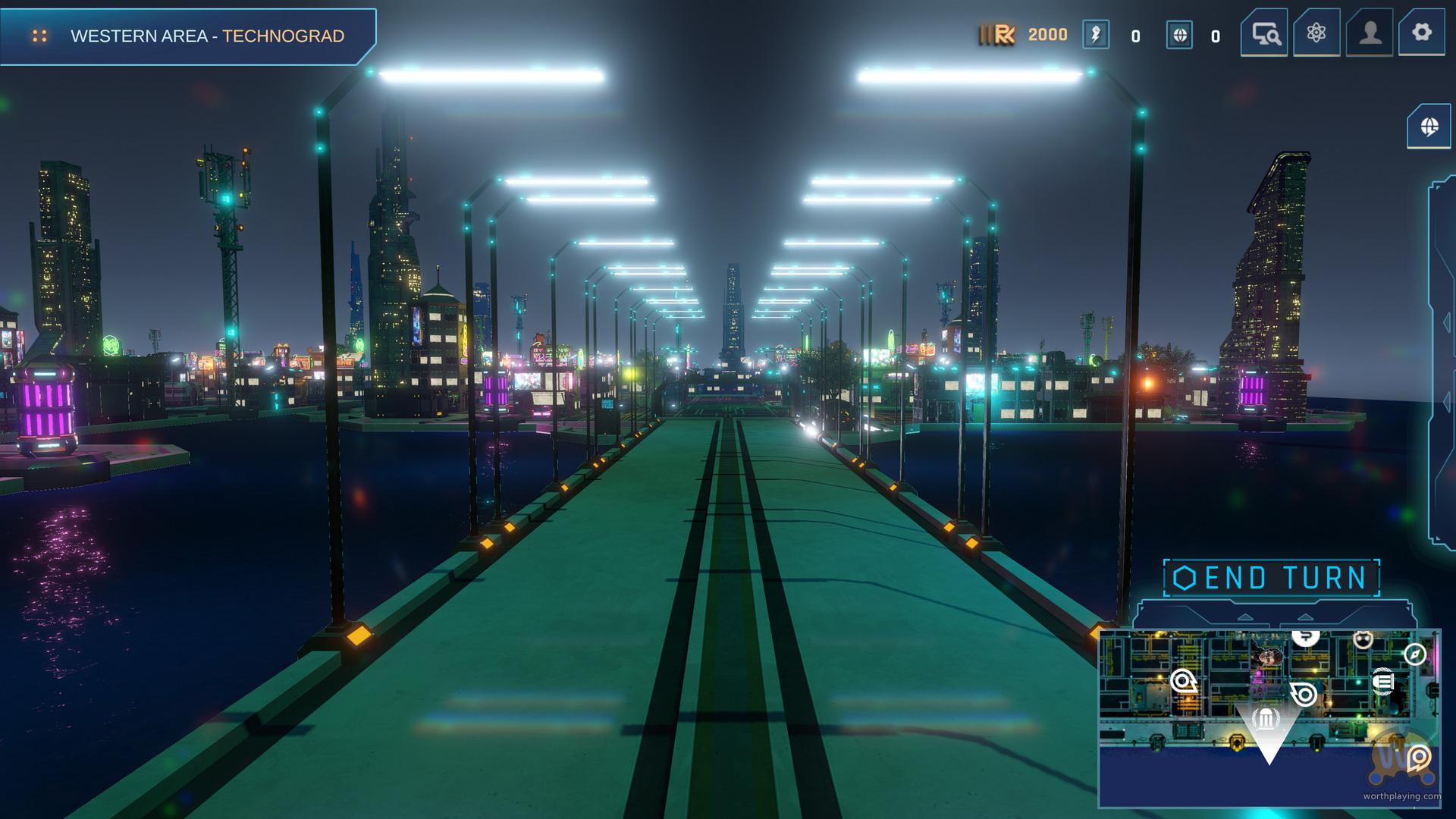Select the compass marker on the minimap
This screenshot has width=1456, height=819.
[x=1415, y=654]
